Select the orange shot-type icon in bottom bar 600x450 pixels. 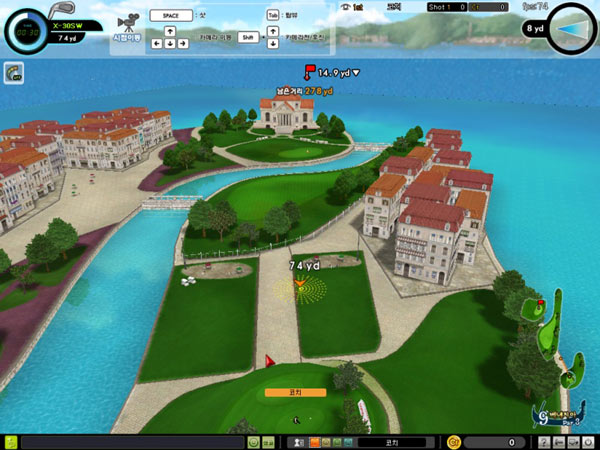(313, 442)
